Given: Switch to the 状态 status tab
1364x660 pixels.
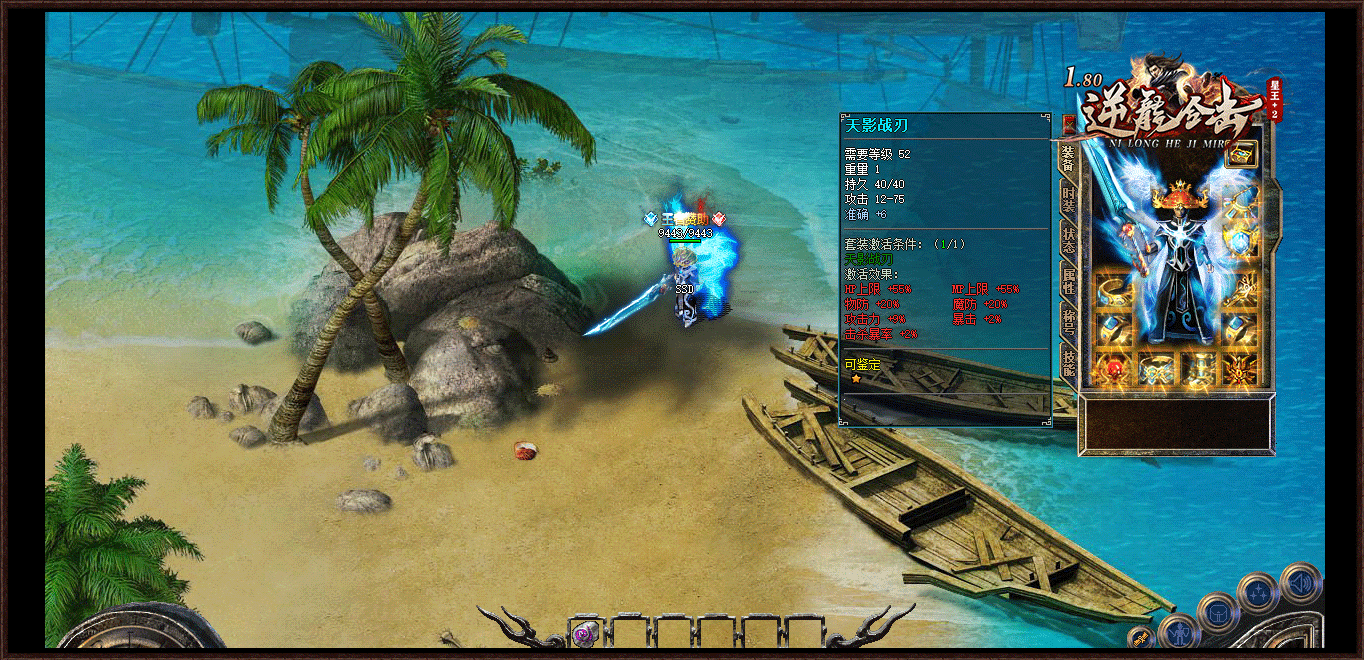Looking at the screenshot, I should [x=1068, y=239].
